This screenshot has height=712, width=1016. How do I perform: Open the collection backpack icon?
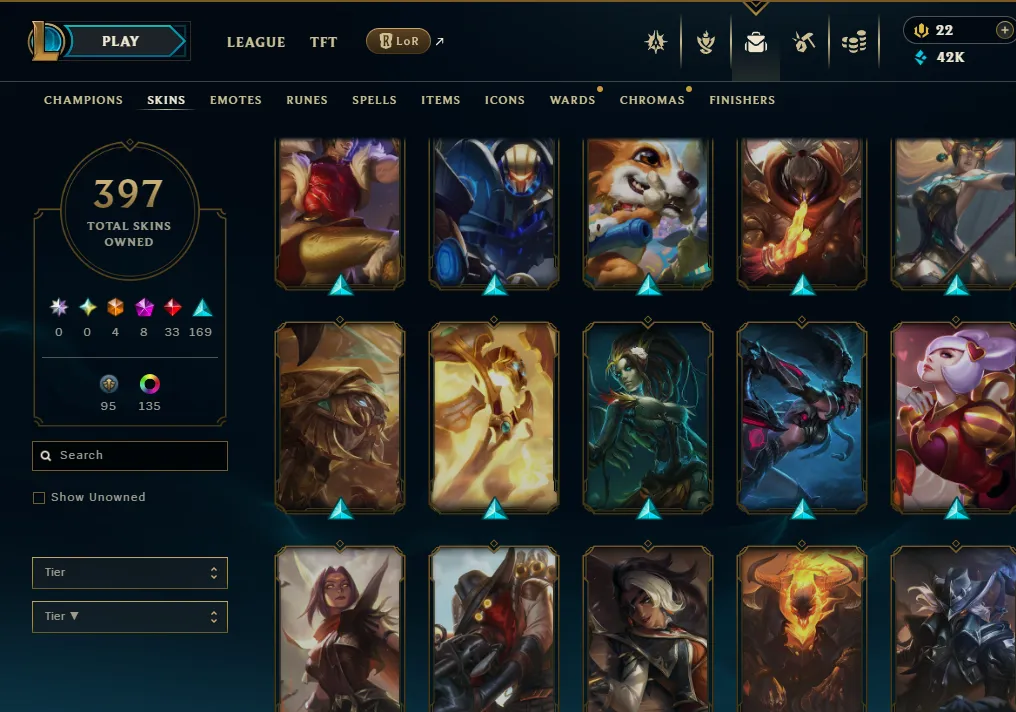point(756,42)
